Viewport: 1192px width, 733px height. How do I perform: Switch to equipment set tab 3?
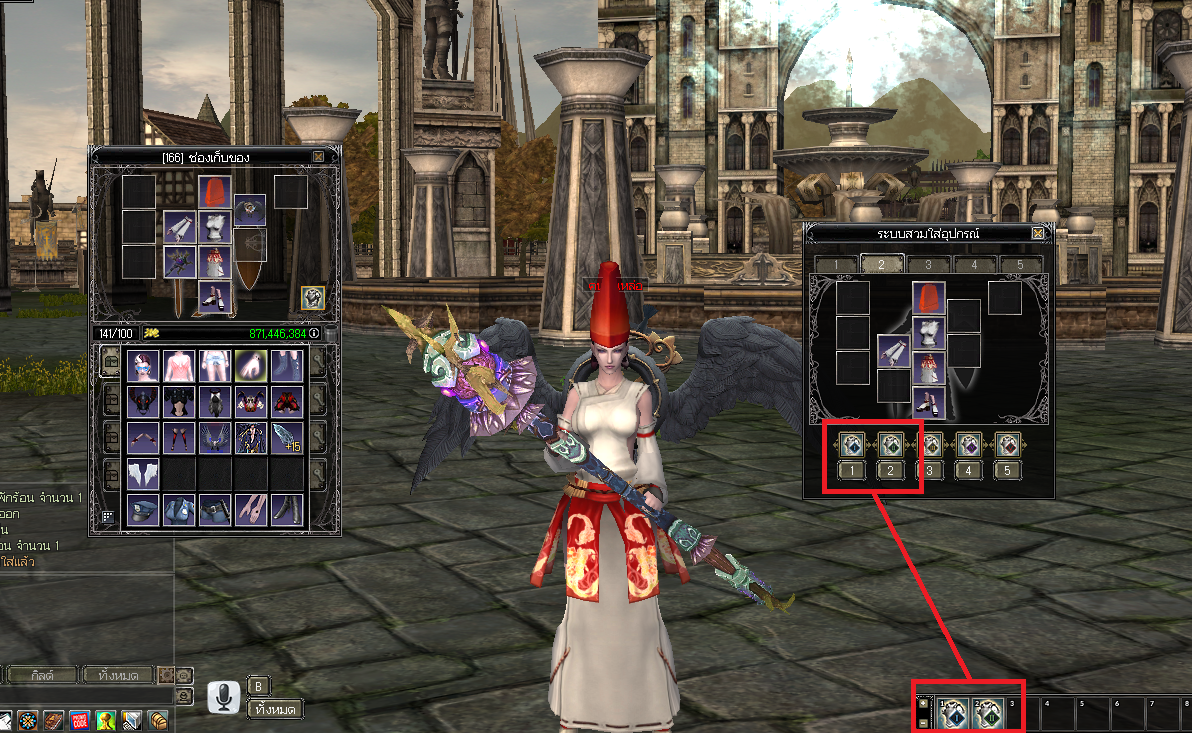(928, 265)
